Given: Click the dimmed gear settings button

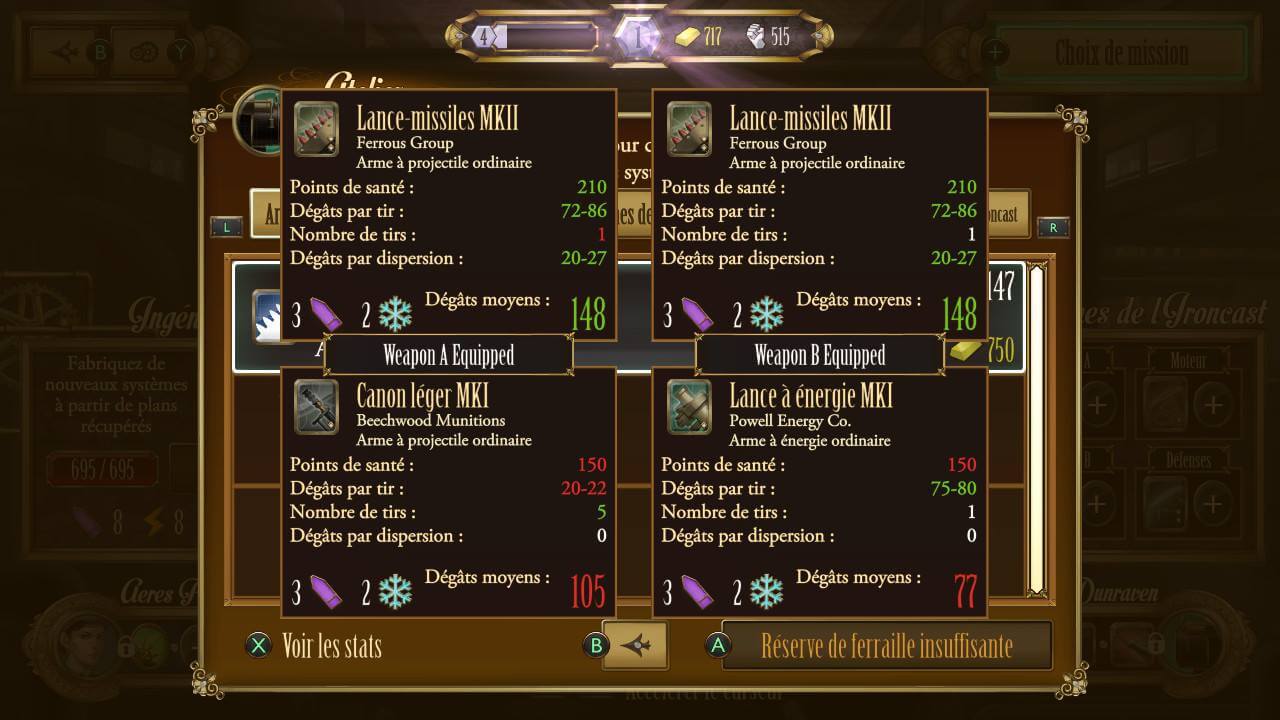Looking at the screenshot, I should tap(145, 52).
